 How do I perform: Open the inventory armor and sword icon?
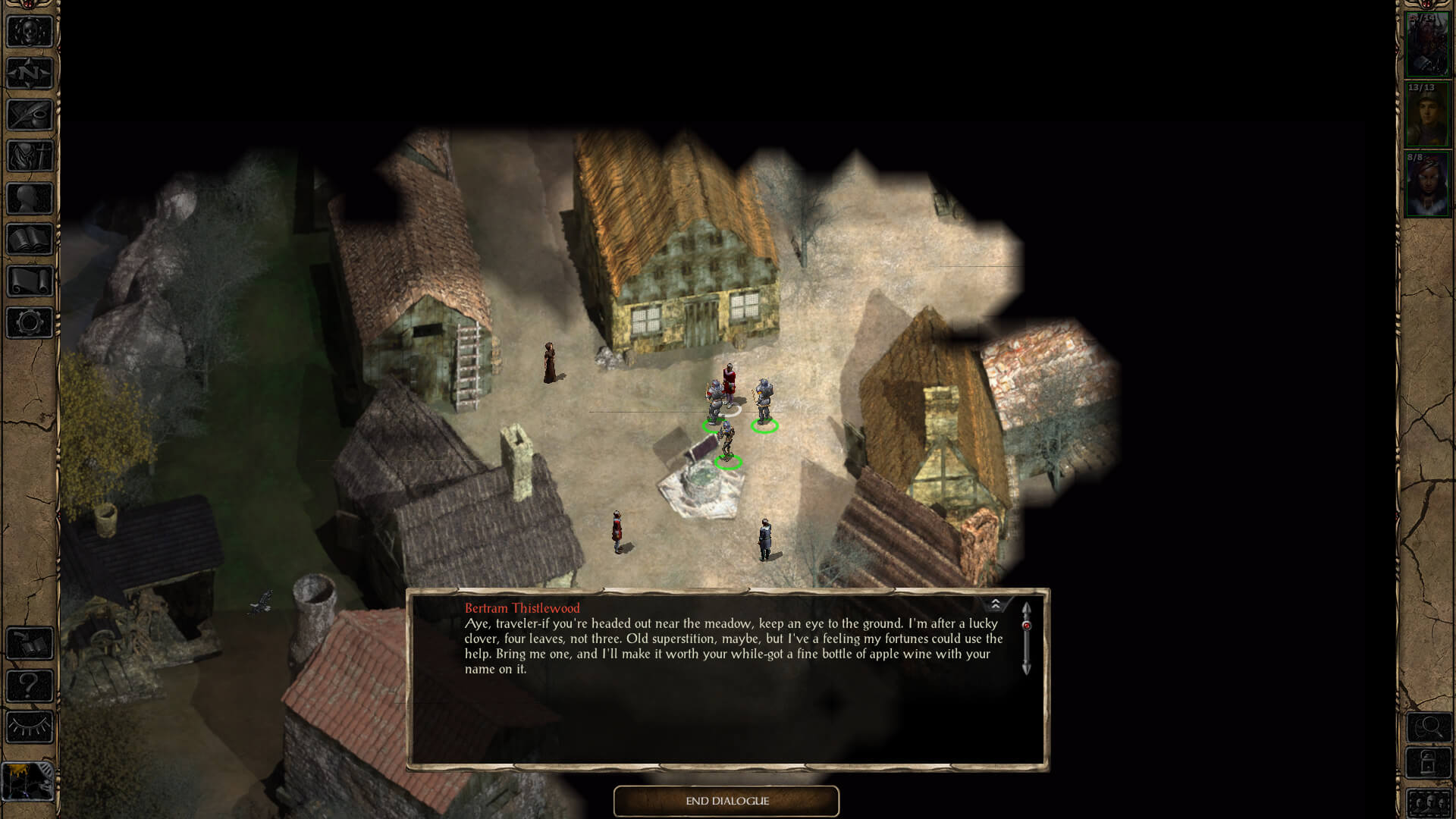pos(30,157)
